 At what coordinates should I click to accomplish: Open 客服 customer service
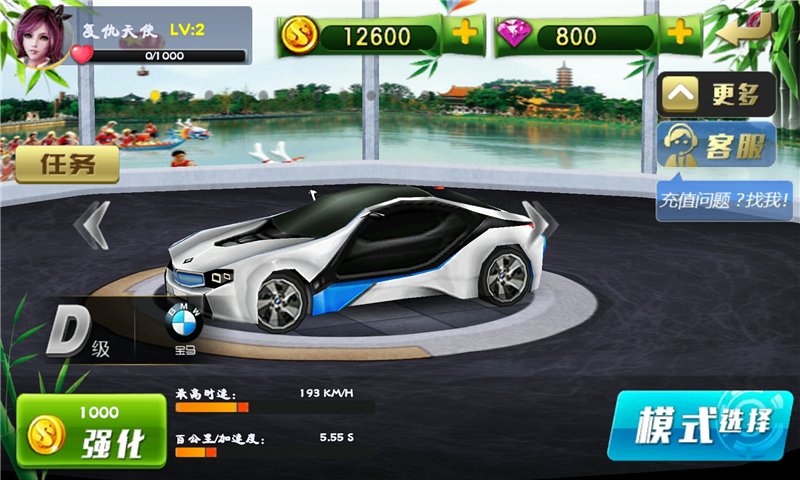point(716,148)
